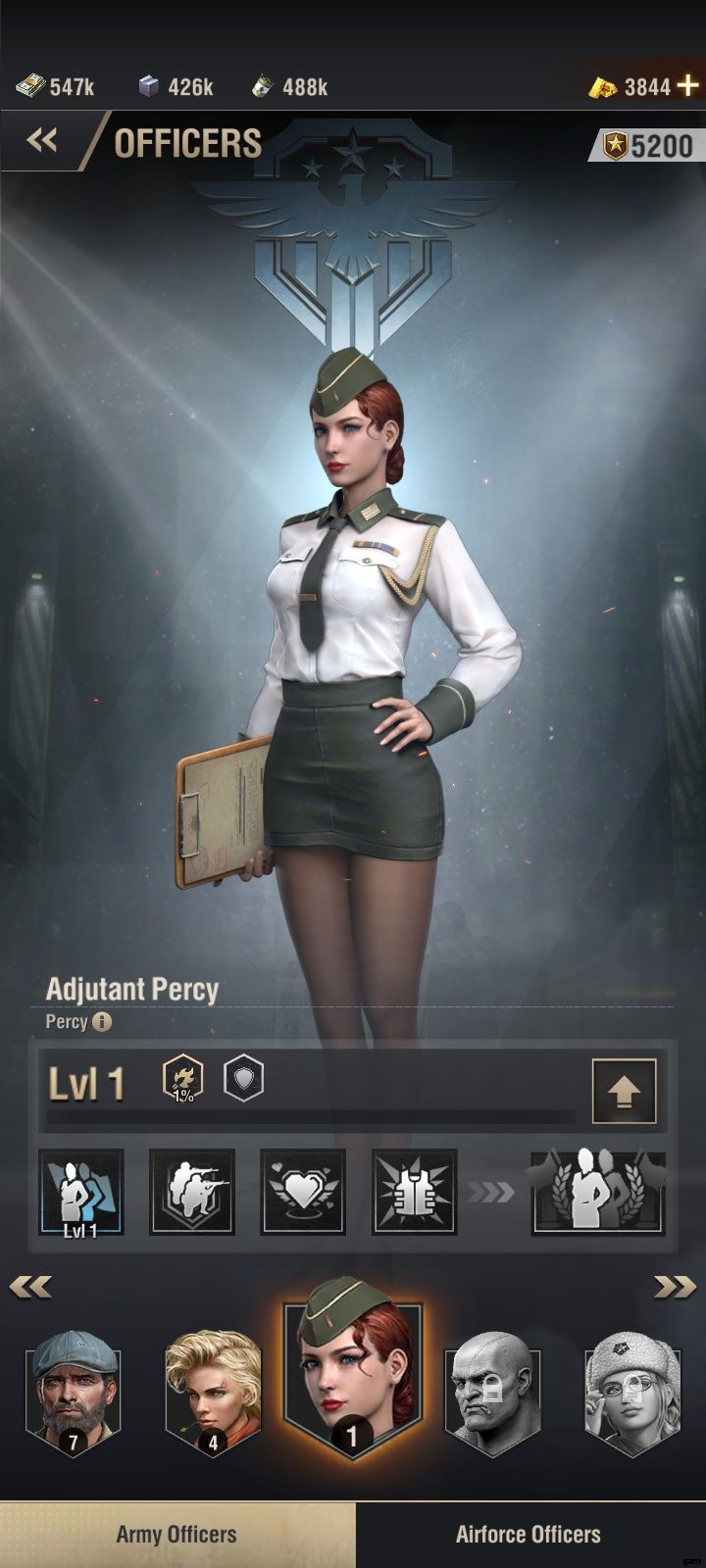706x1568 pixels.
Task: Switch to Airforce Officers tab
Action: 529,1535
